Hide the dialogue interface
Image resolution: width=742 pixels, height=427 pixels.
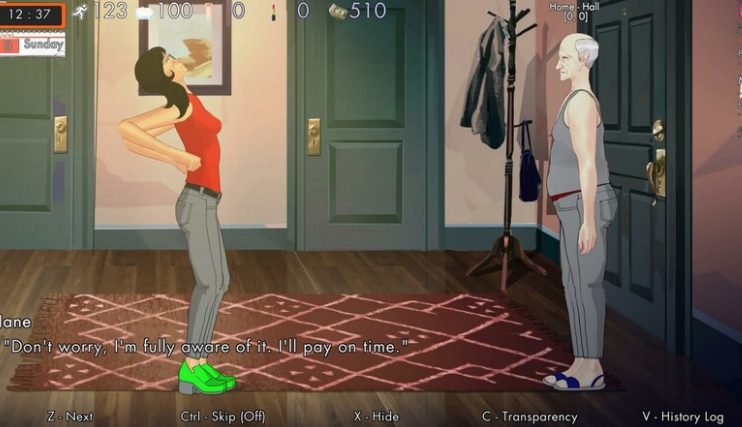(x=377, y=416)
